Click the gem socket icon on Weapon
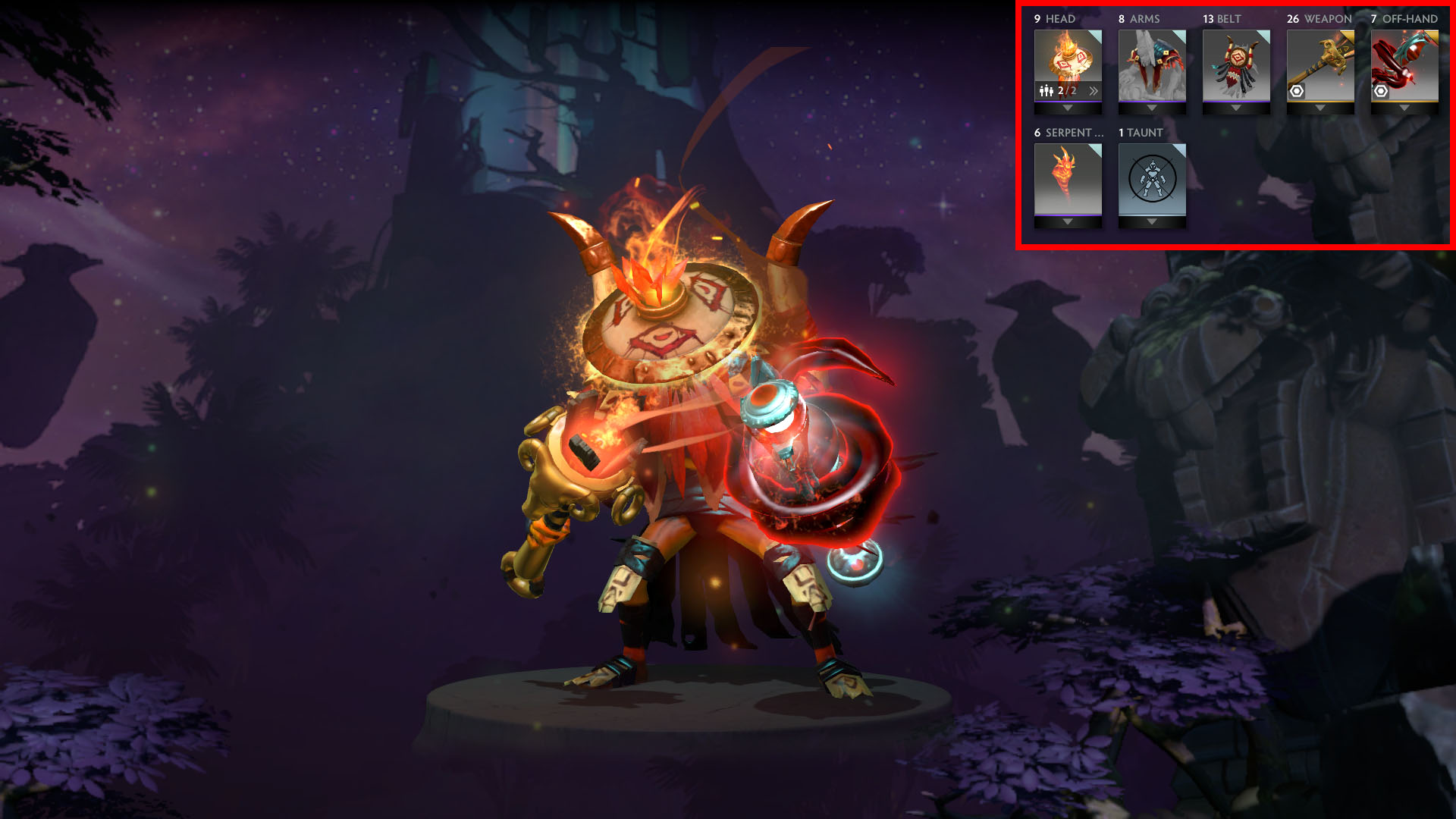This screenshot has width=1456, height=819. tap(1297, 91)
